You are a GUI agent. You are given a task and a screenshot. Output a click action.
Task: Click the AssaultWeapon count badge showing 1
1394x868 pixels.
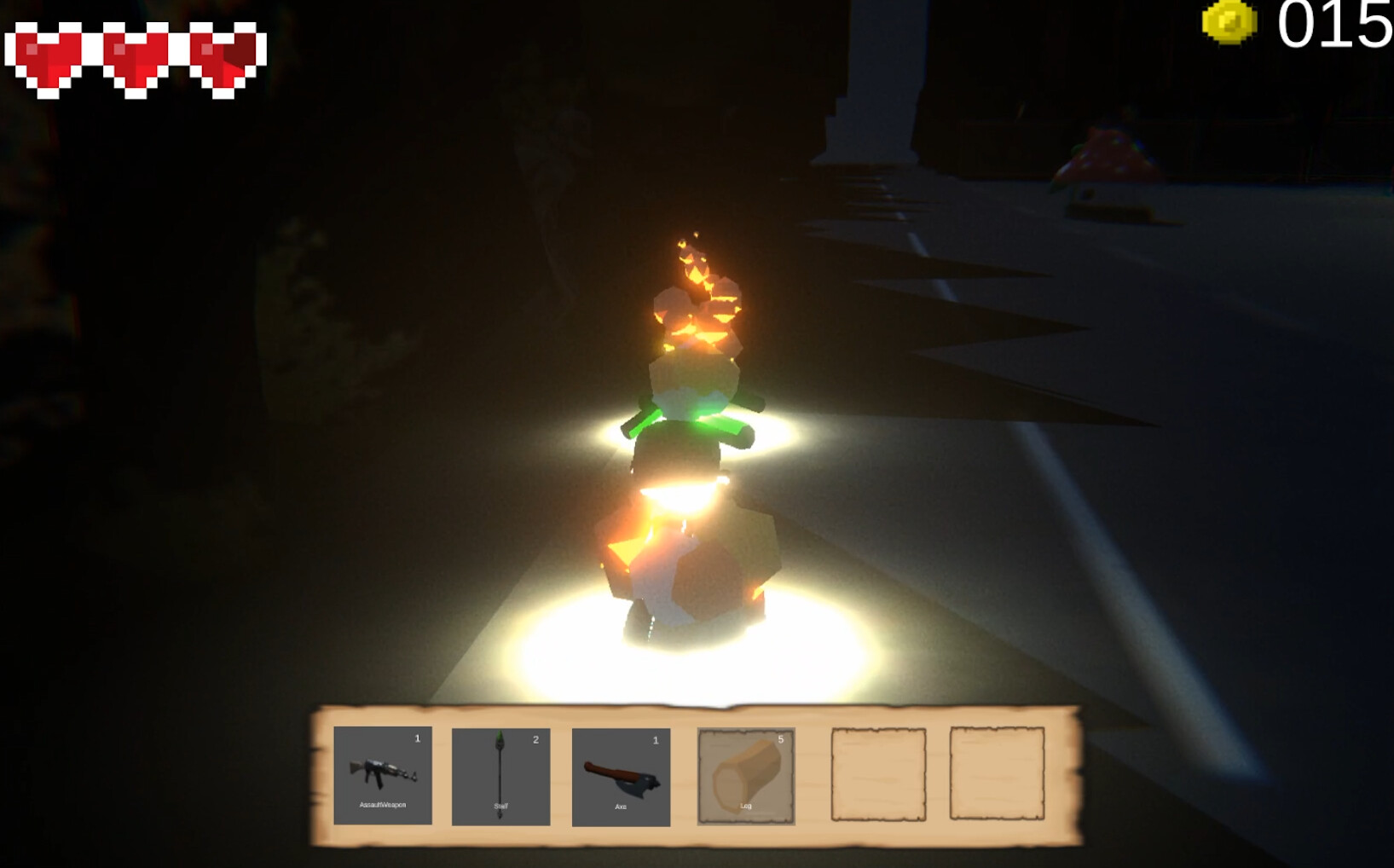[418, 740]
